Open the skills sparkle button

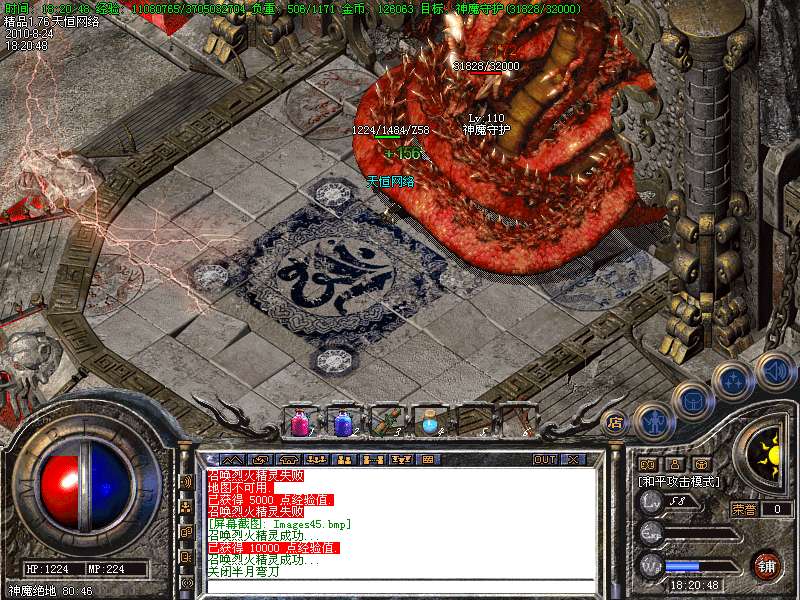[735, 380]
